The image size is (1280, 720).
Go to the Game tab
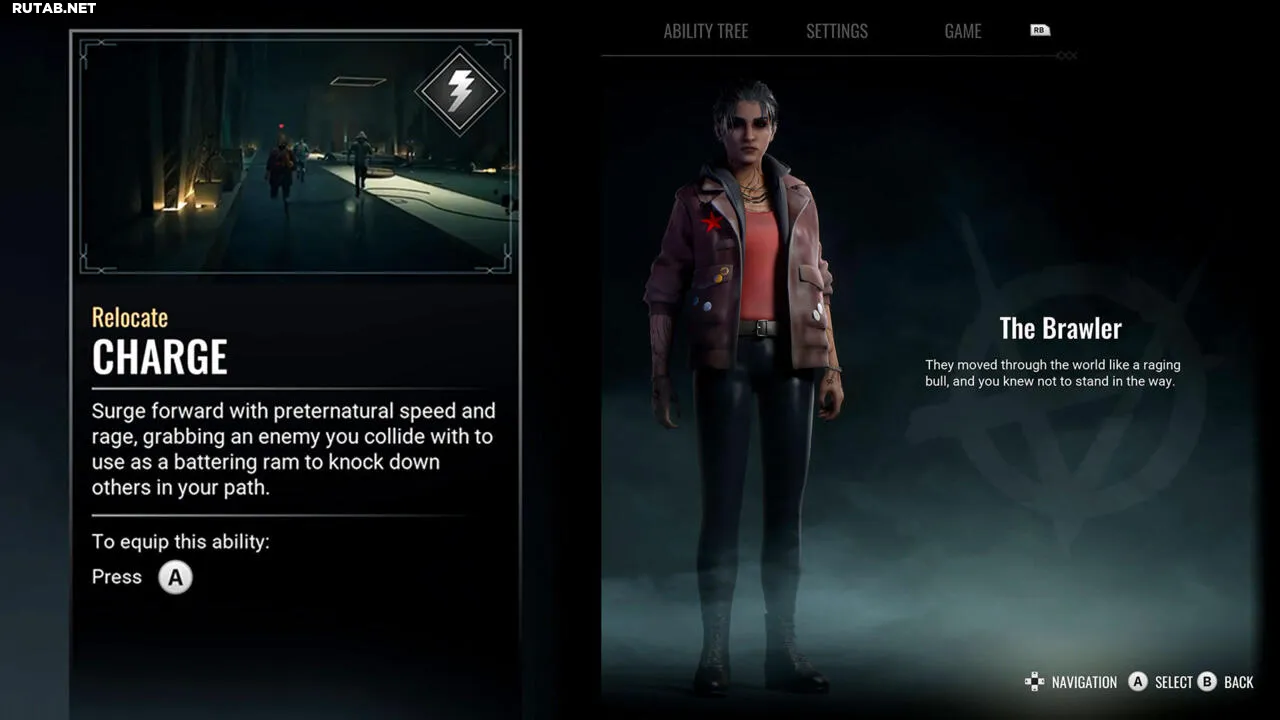point(962,31)
